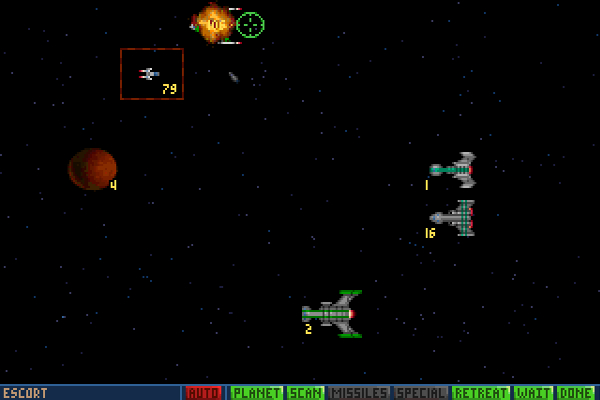Image resolution: width=600 pixels, height=400 pixels.
Task: Target the large enemy ship stack numbered 2
Action: pos(334,314)
